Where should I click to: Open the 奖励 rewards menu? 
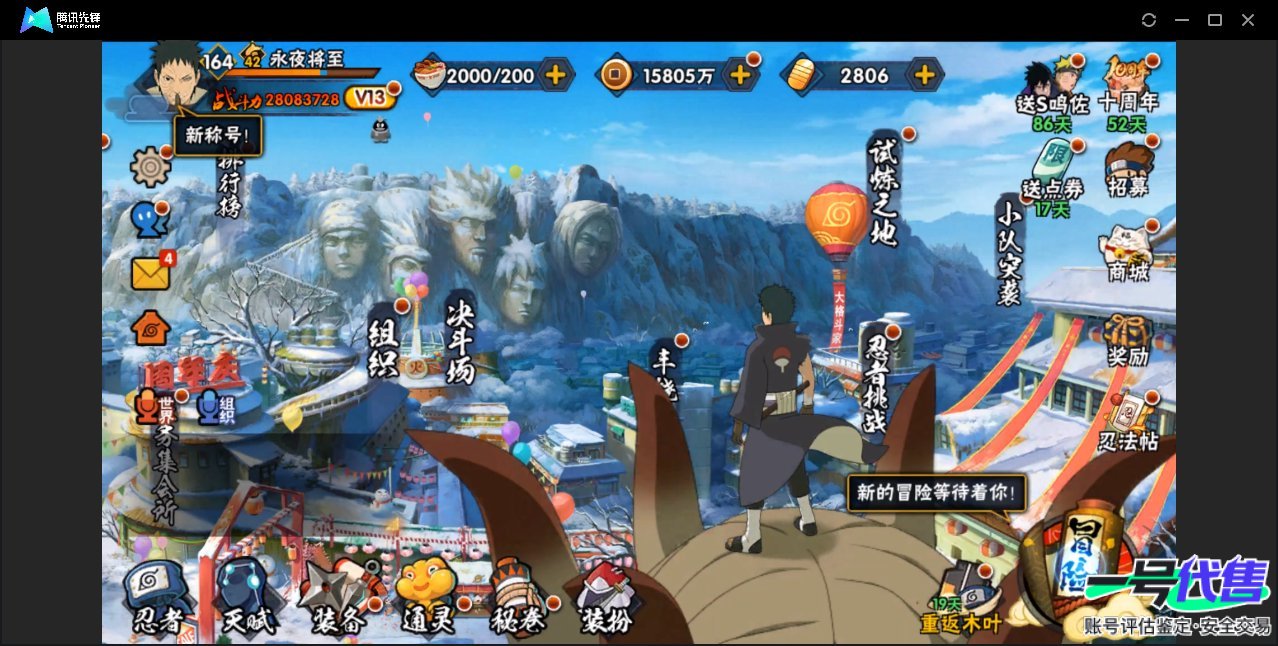1128,340
